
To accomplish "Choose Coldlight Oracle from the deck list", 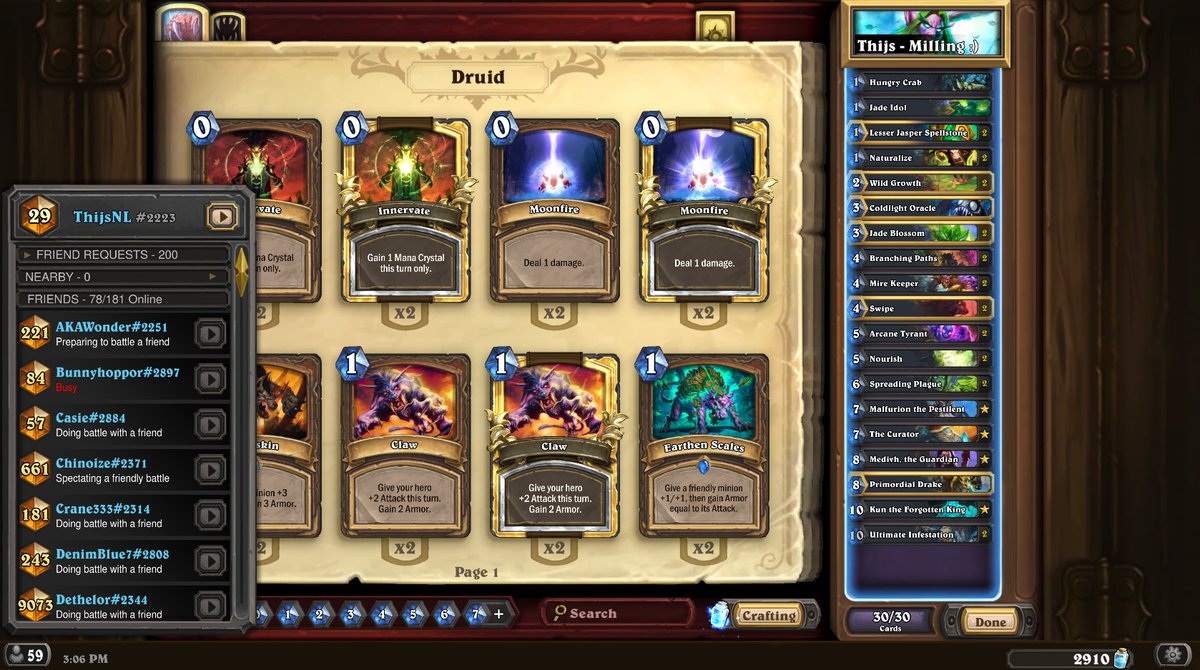I will 919,208.
